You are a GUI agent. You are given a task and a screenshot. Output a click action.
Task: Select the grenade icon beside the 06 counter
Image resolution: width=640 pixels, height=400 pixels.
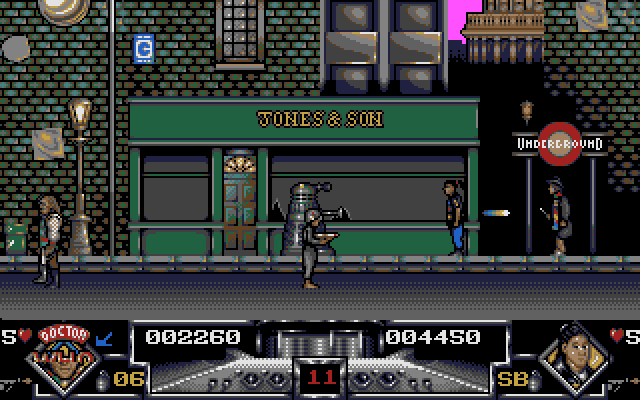100,379
